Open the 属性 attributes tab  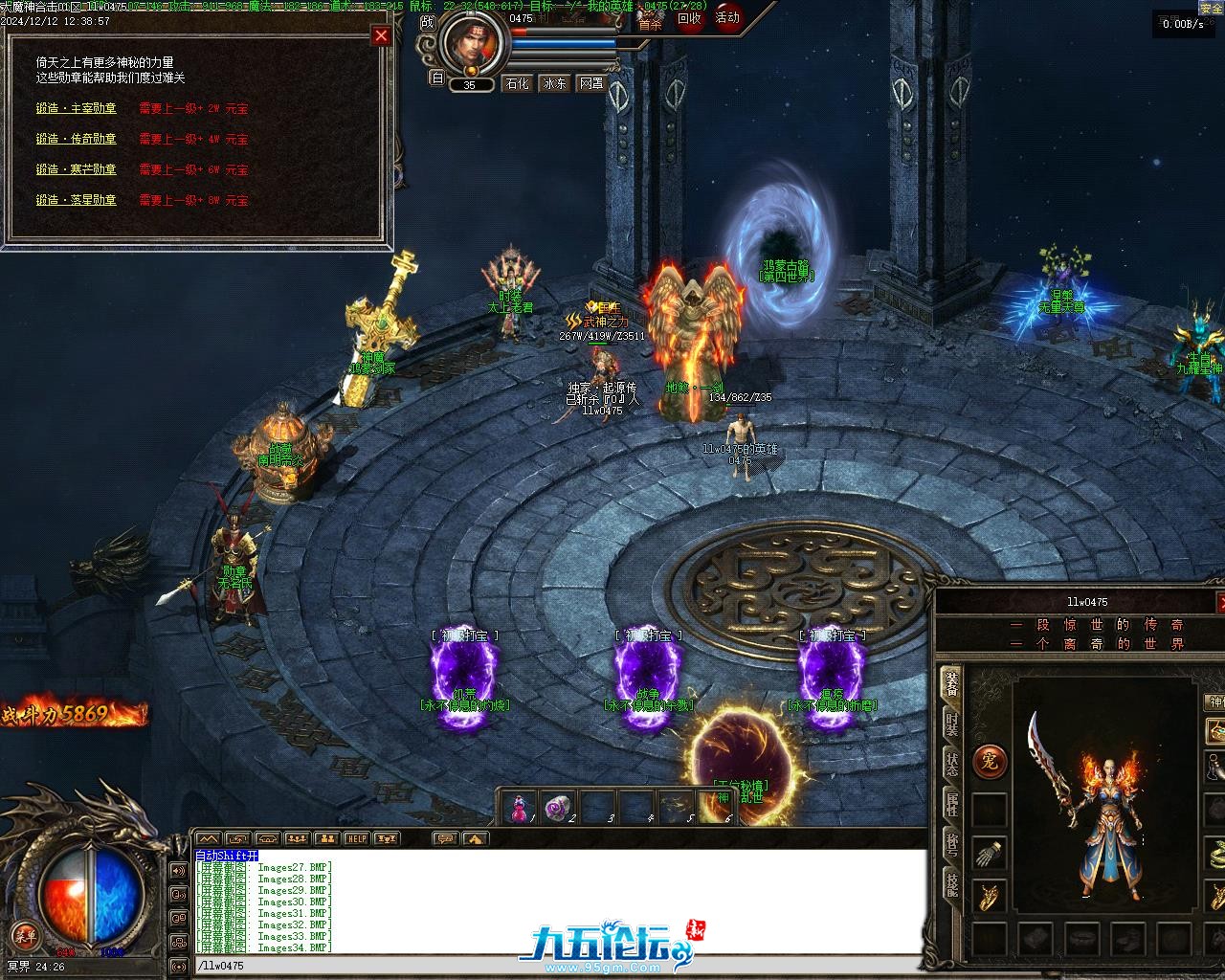tap(951, 805)
